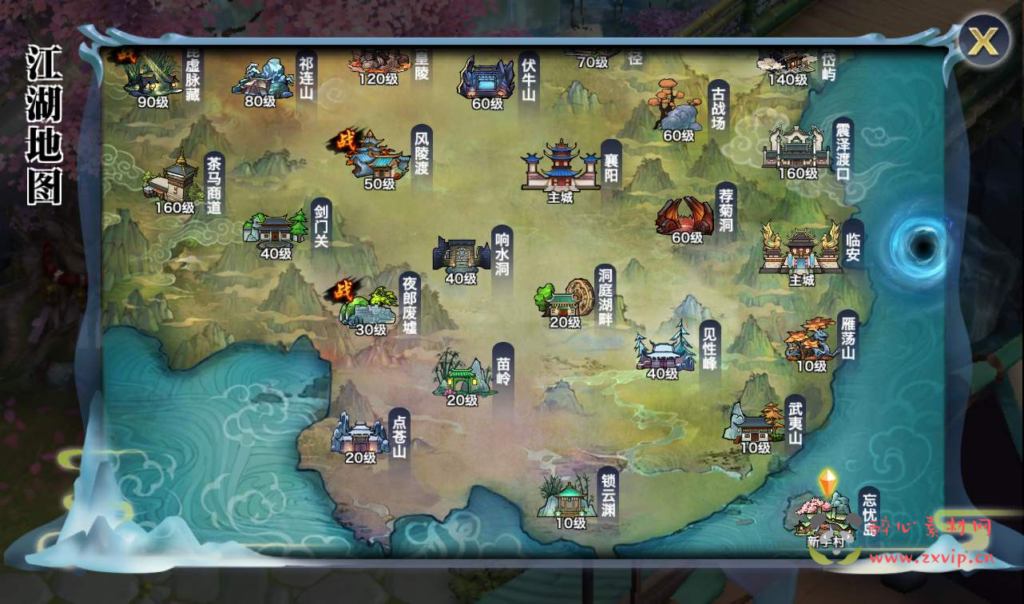Select the Lin'an main city marker
Screen dimensions: 1024x604
click(801, 250)
